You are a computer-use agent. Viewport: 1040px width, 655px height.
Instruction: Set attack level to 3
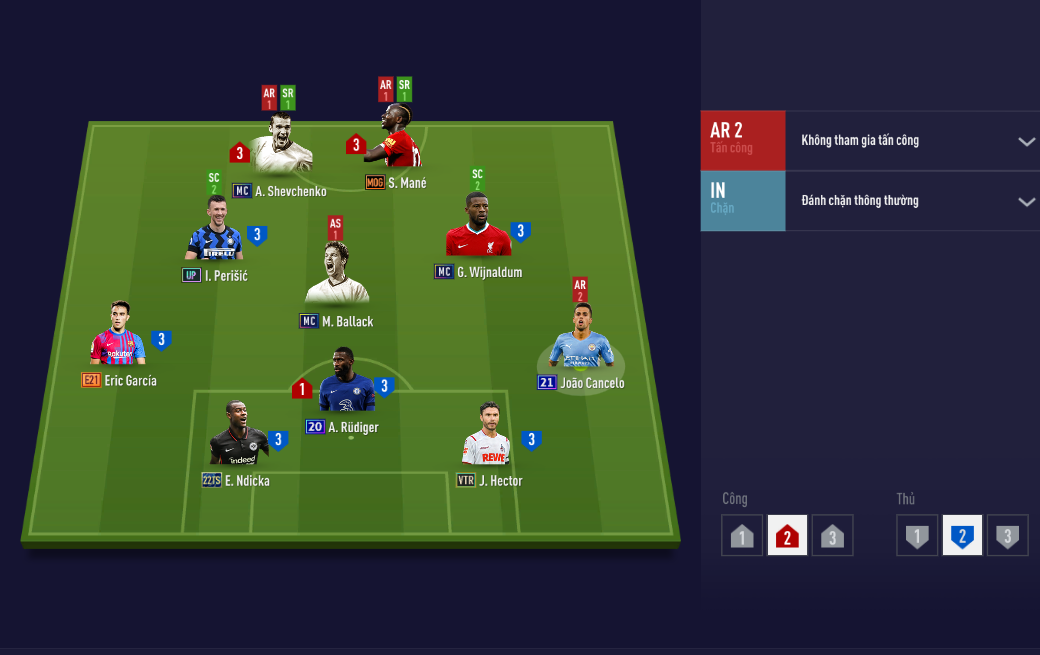832,536
